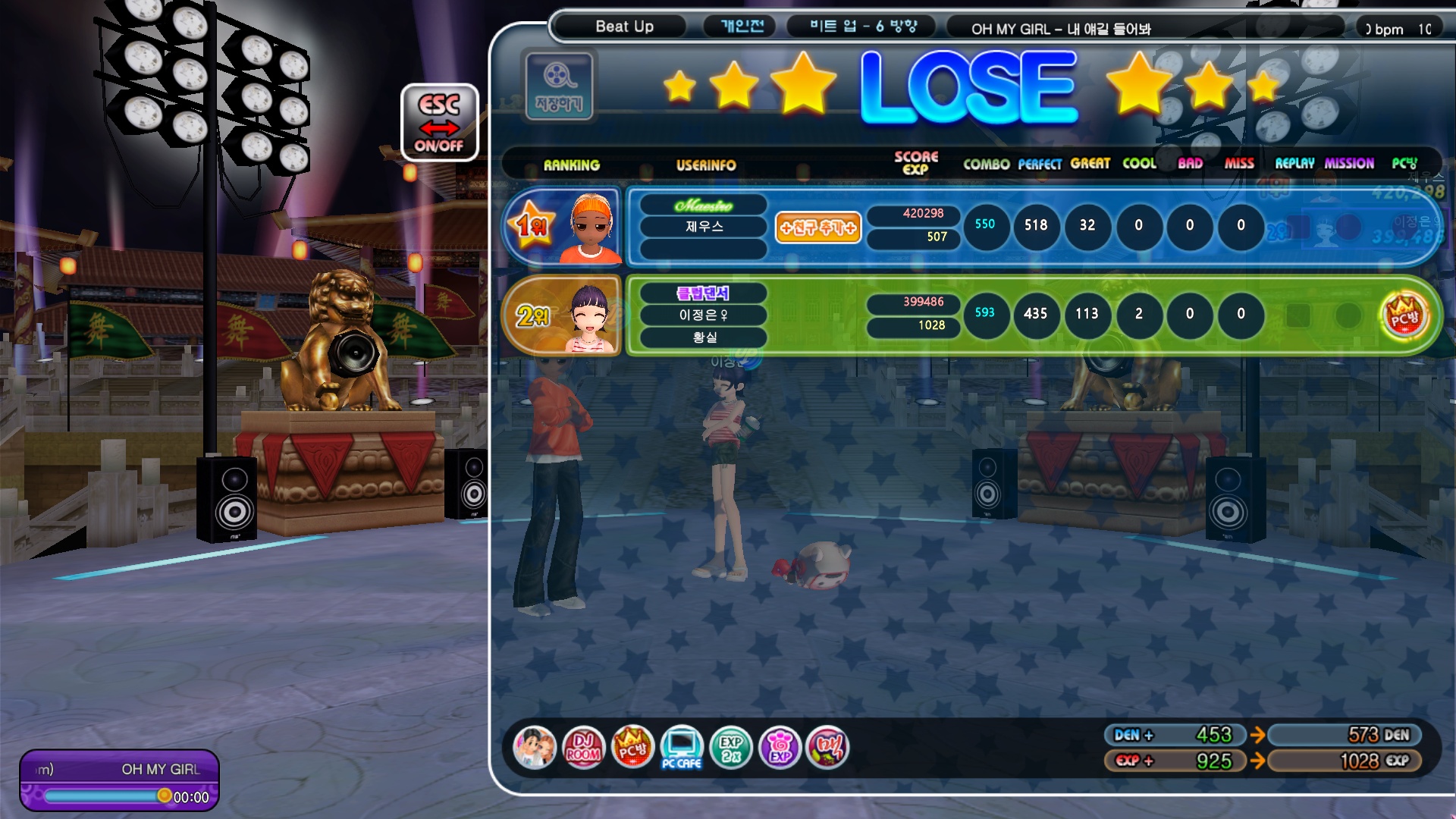
Task: Toggle the ESC ON/OFF results panel button
Action: [439, 122]
